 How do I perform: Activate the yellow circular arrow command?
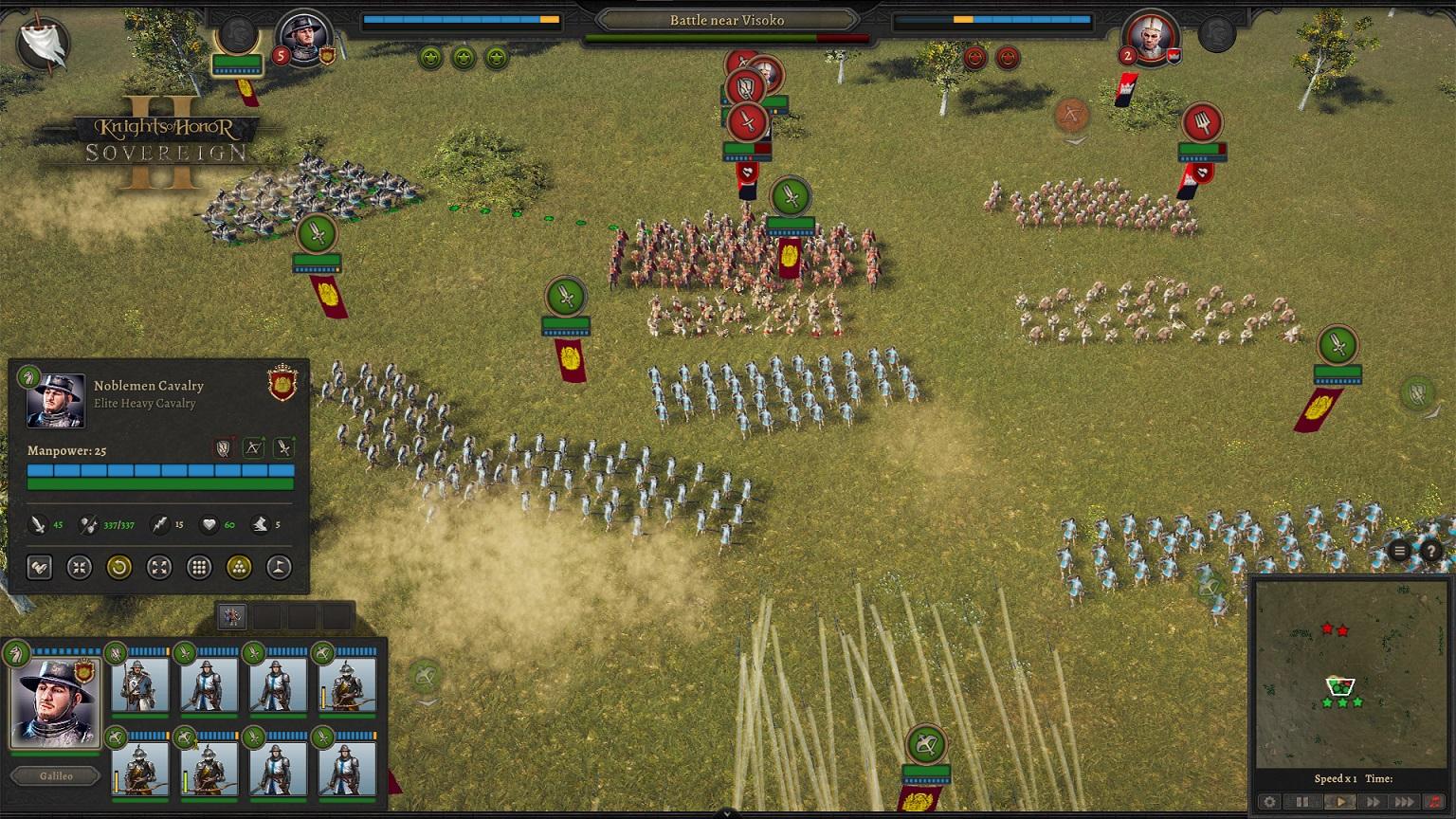(118, 568)
